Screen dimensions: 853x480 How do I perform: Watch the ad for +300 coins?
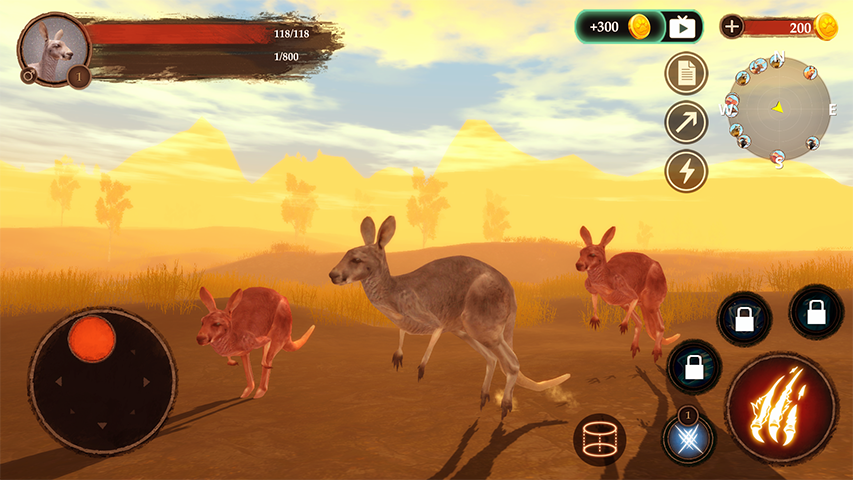click(x=639, y=27)
